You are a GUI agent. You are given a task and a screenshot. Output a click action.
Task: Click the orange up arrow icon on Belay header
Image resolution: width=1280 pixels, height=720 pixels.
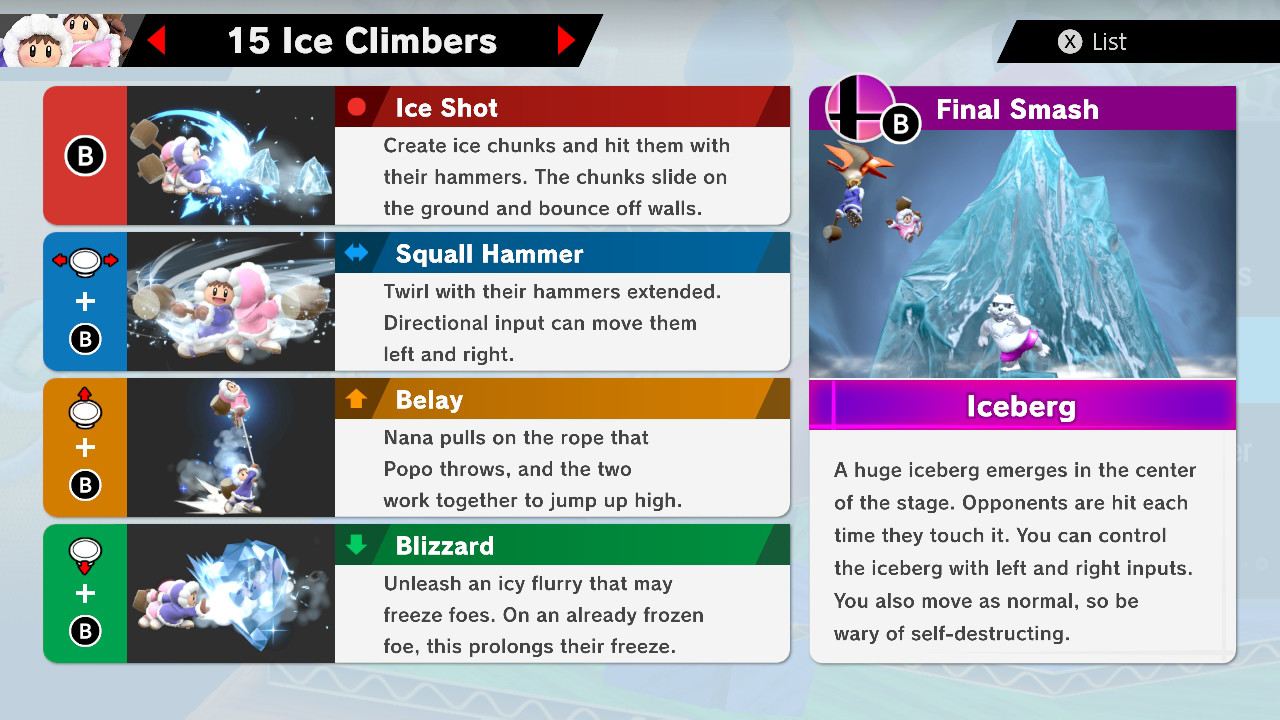358,400
